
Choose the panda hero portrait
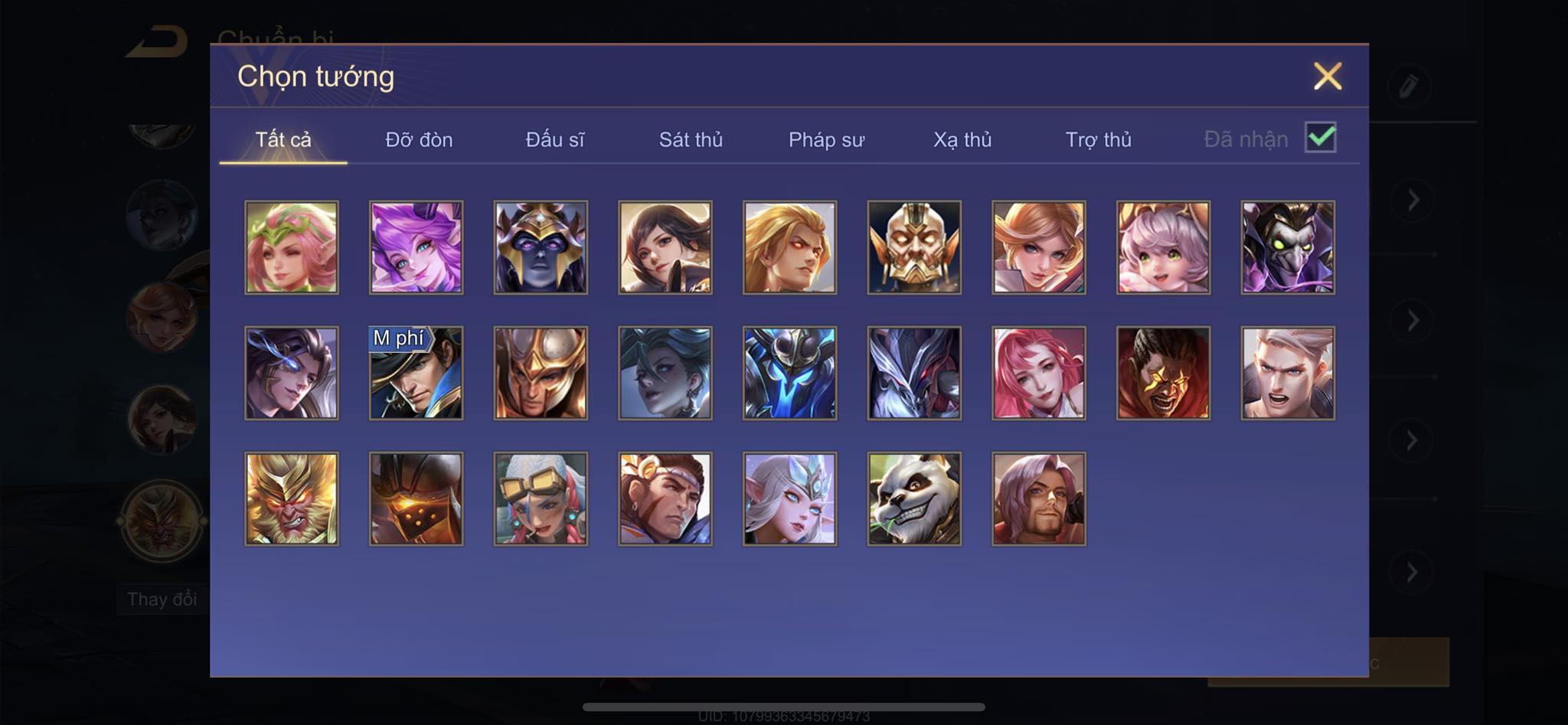(x=914, y=499)
